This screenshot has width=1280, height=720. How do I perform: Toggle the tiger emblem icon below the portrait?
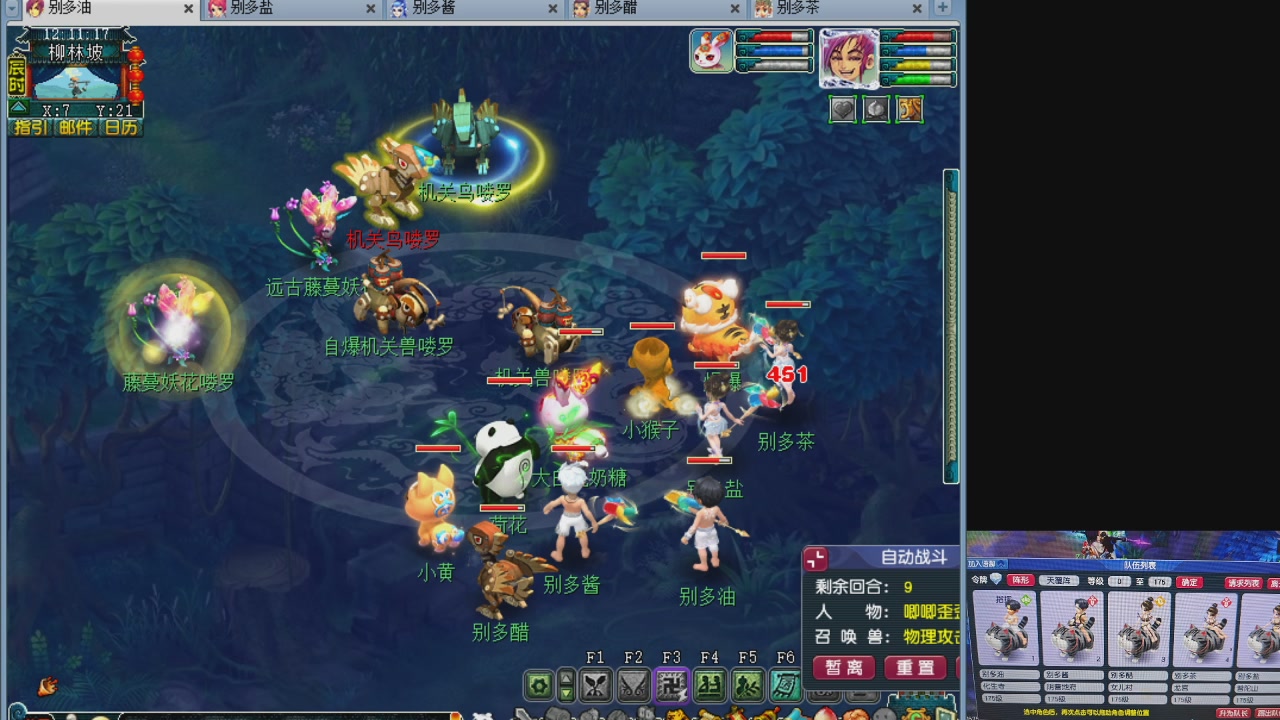908,110
